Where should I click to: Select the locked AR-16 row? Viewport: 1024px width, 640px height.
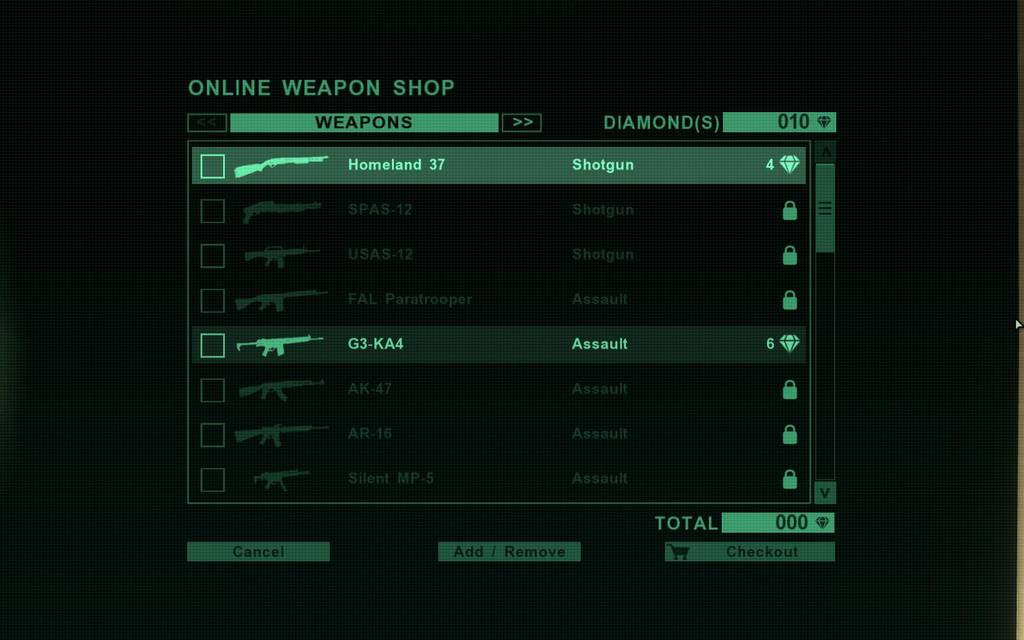[x=498, y=434]
